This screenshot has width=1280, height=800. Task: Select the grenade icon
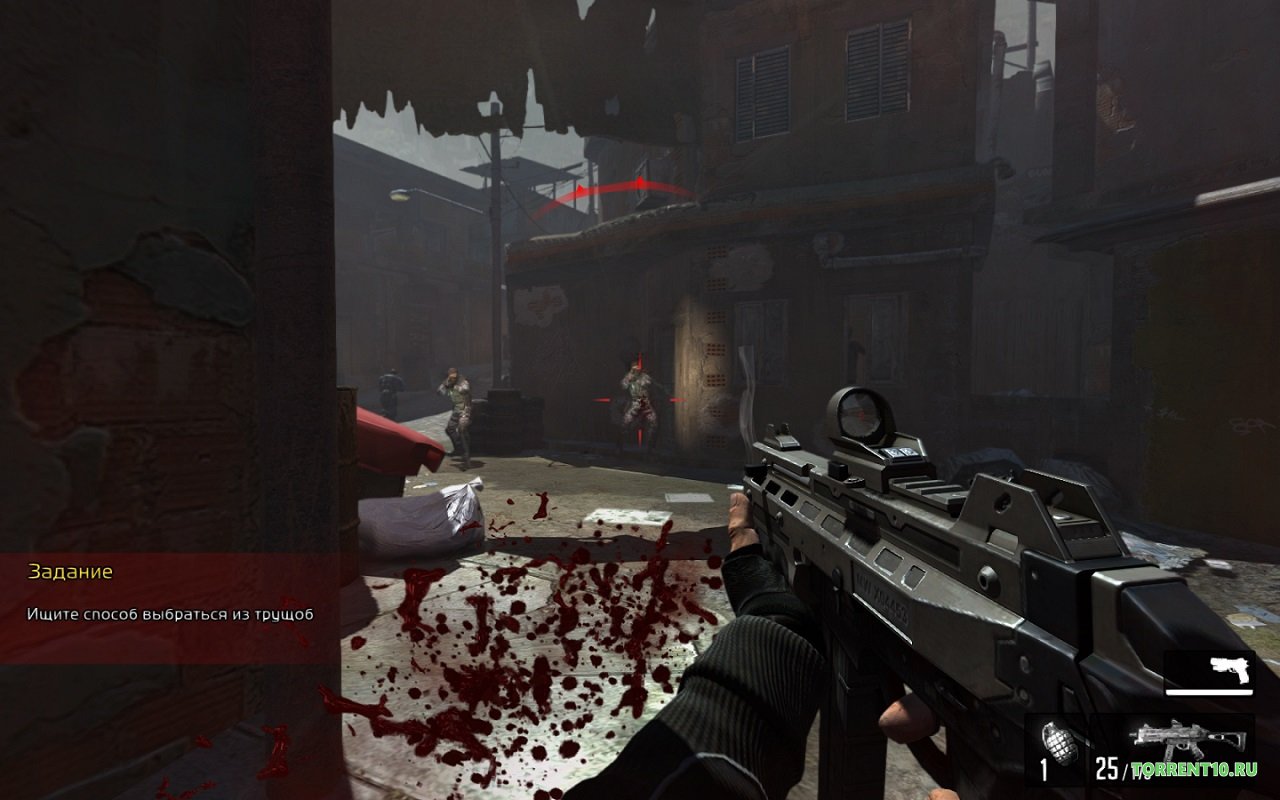[1058, 743]
